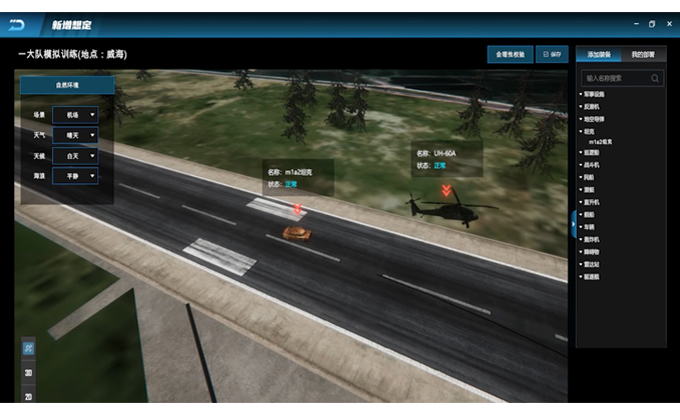The width and height of the screenshot is (680, 420).
Task: Open the 天气 weather dropdown
Action: 75,136
